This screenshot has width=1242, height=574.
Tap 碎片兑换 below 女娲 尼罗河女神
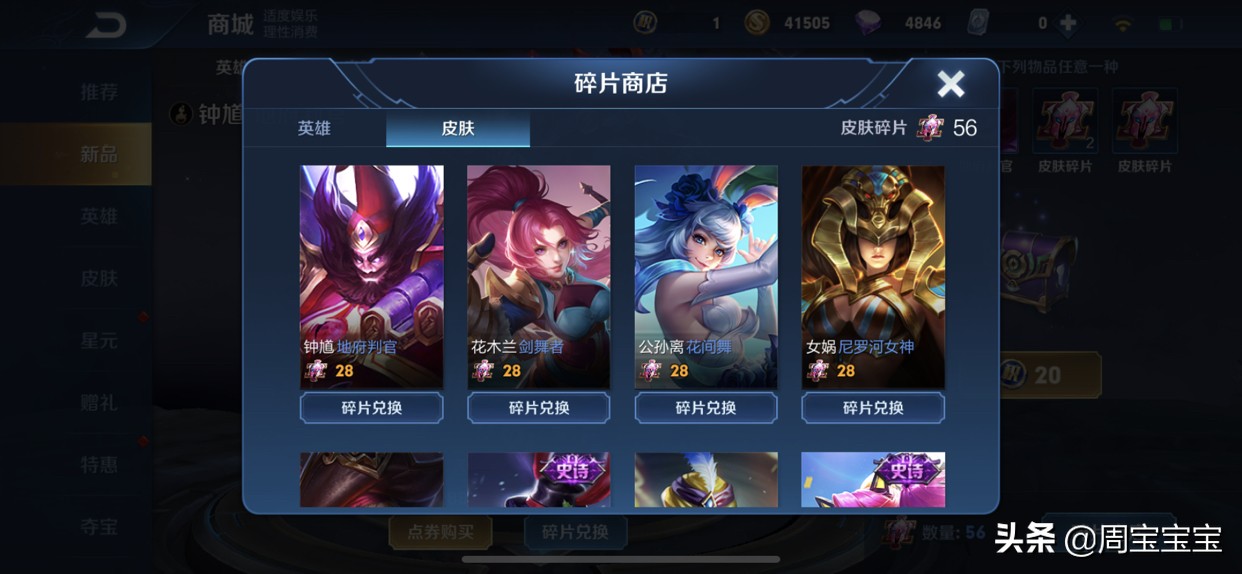click(873, 408)
